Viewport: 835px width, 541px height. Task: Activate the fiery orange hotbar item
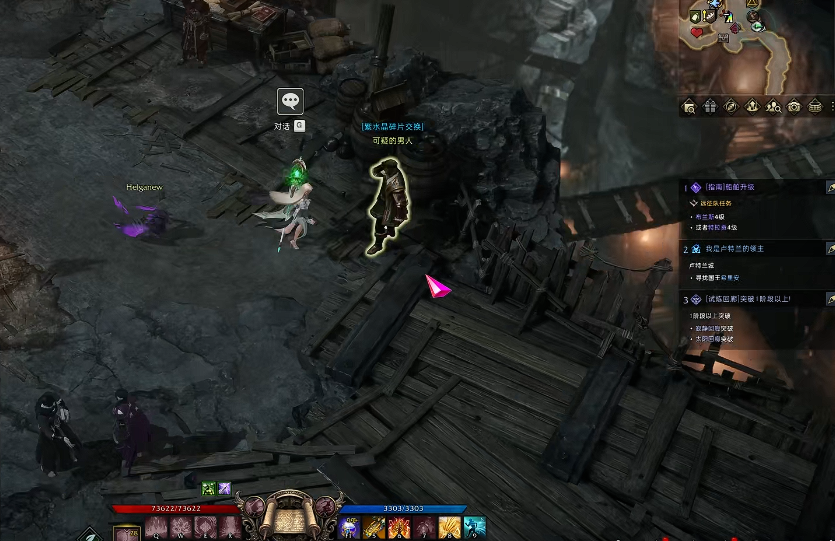coord(400,527)
